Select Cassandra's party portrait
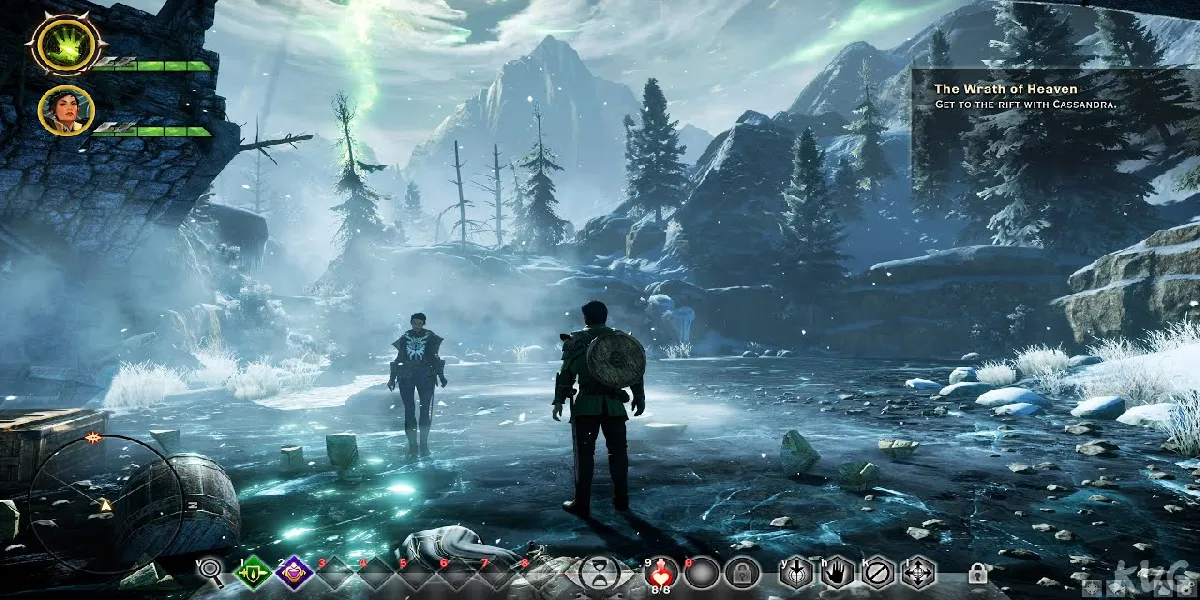Image resolution: width=1200 pixels, height=600 pixels. point(67,110)
